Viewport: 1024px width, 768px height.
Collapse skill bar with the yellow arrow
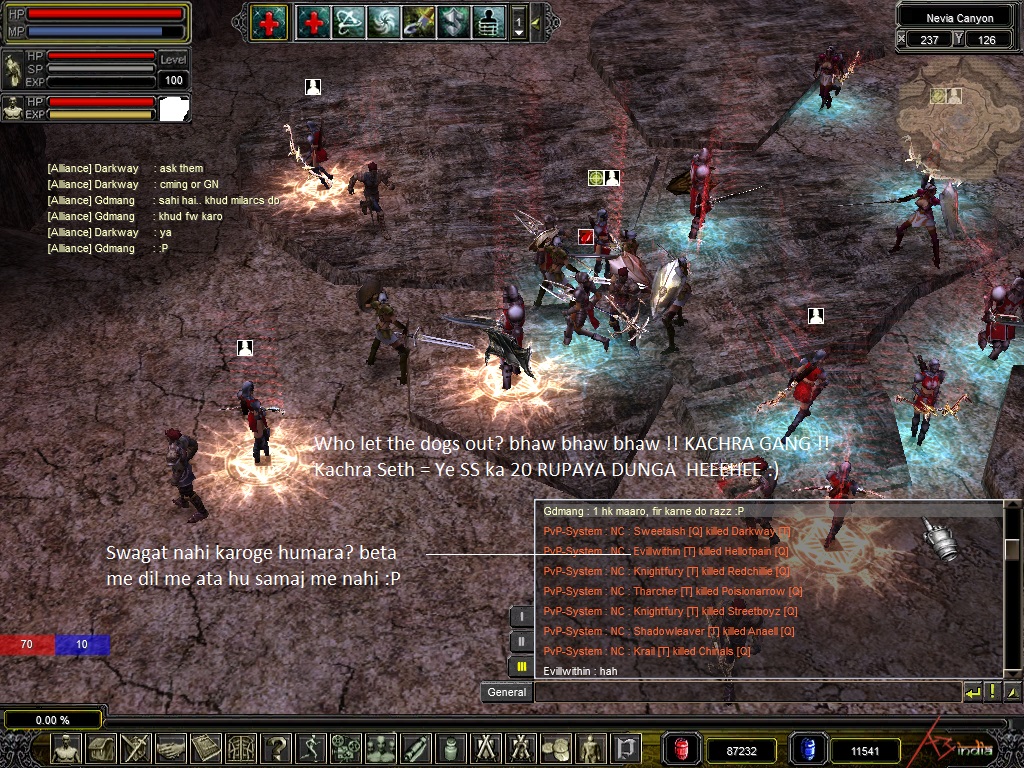point(537,22)
